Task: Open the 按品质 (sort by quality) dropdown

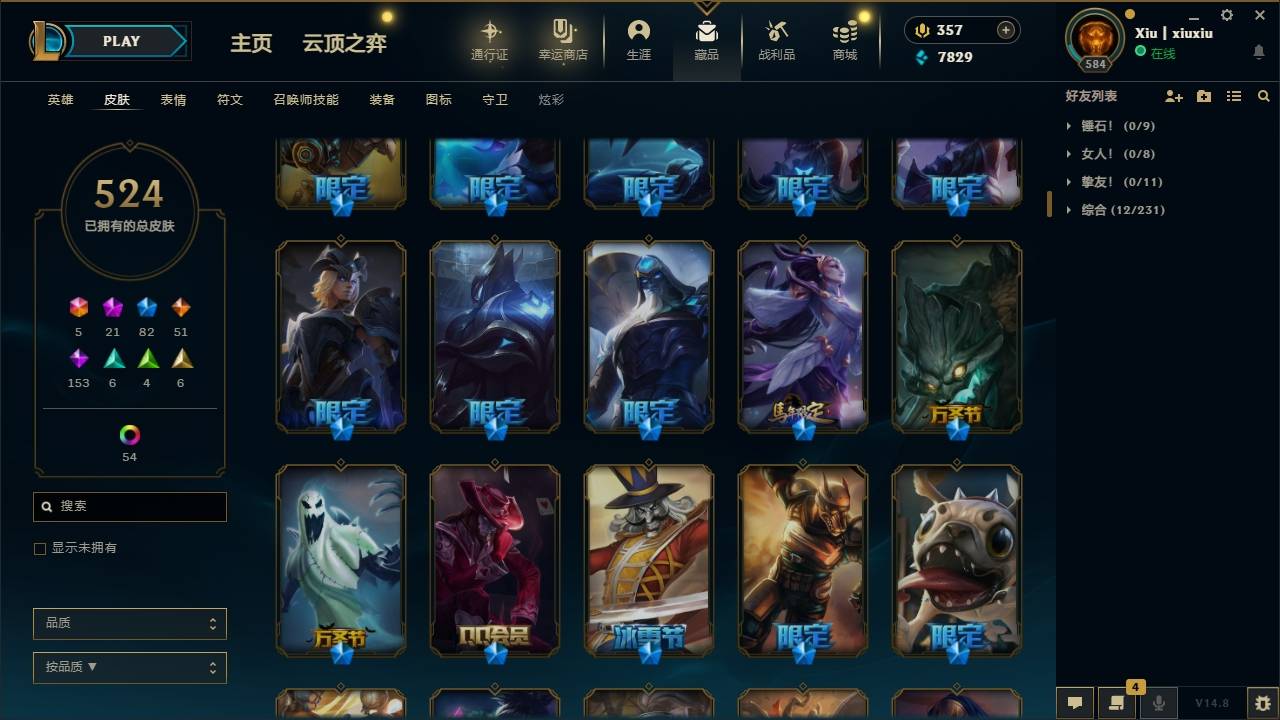Action: pos(129,667)
